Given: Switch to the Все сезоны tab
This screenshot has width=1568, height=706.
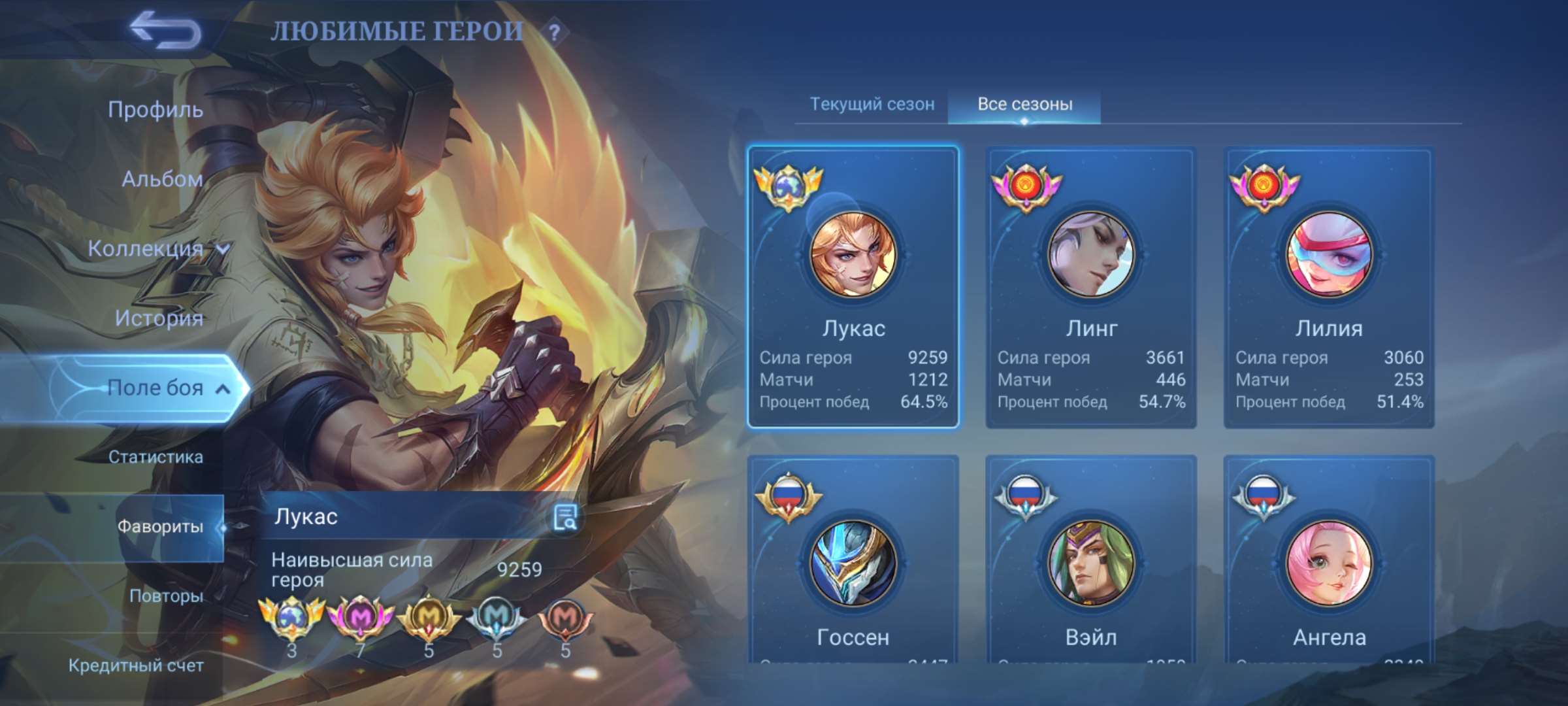Looking at the screenshot, I should tap(1026, 103).
